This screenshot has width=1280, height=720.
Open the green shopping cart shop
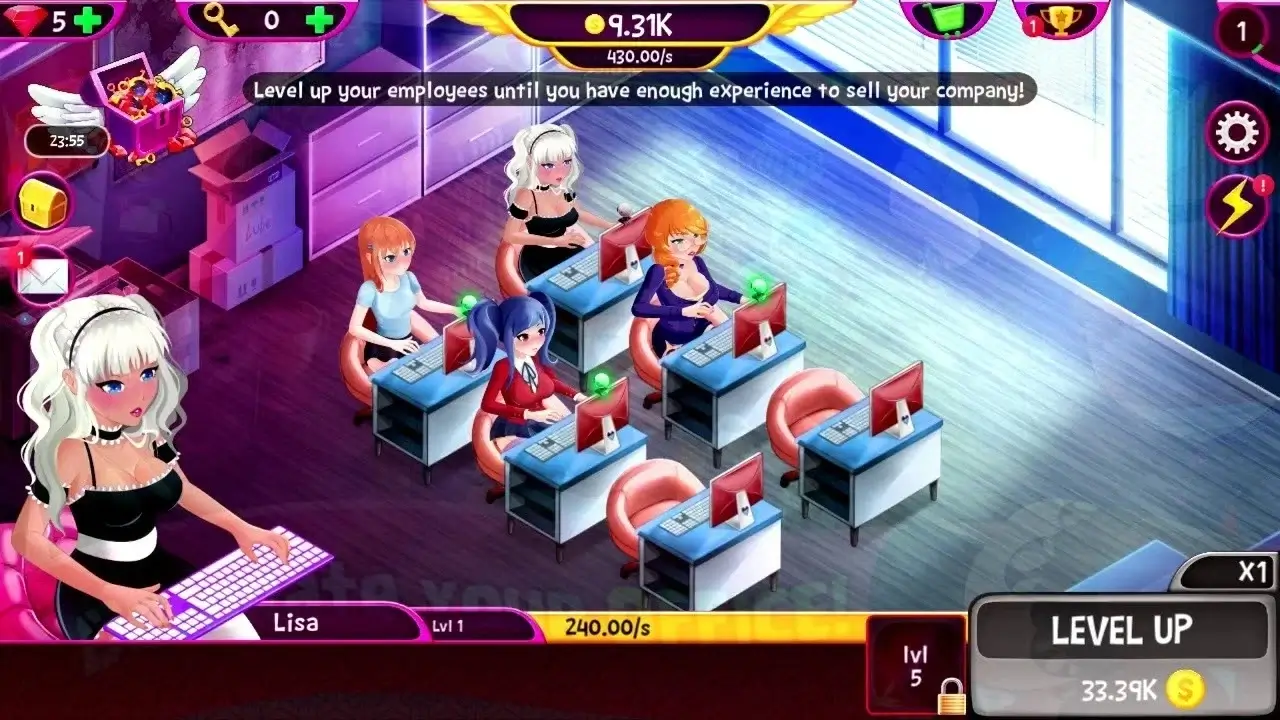coord(950,15)
